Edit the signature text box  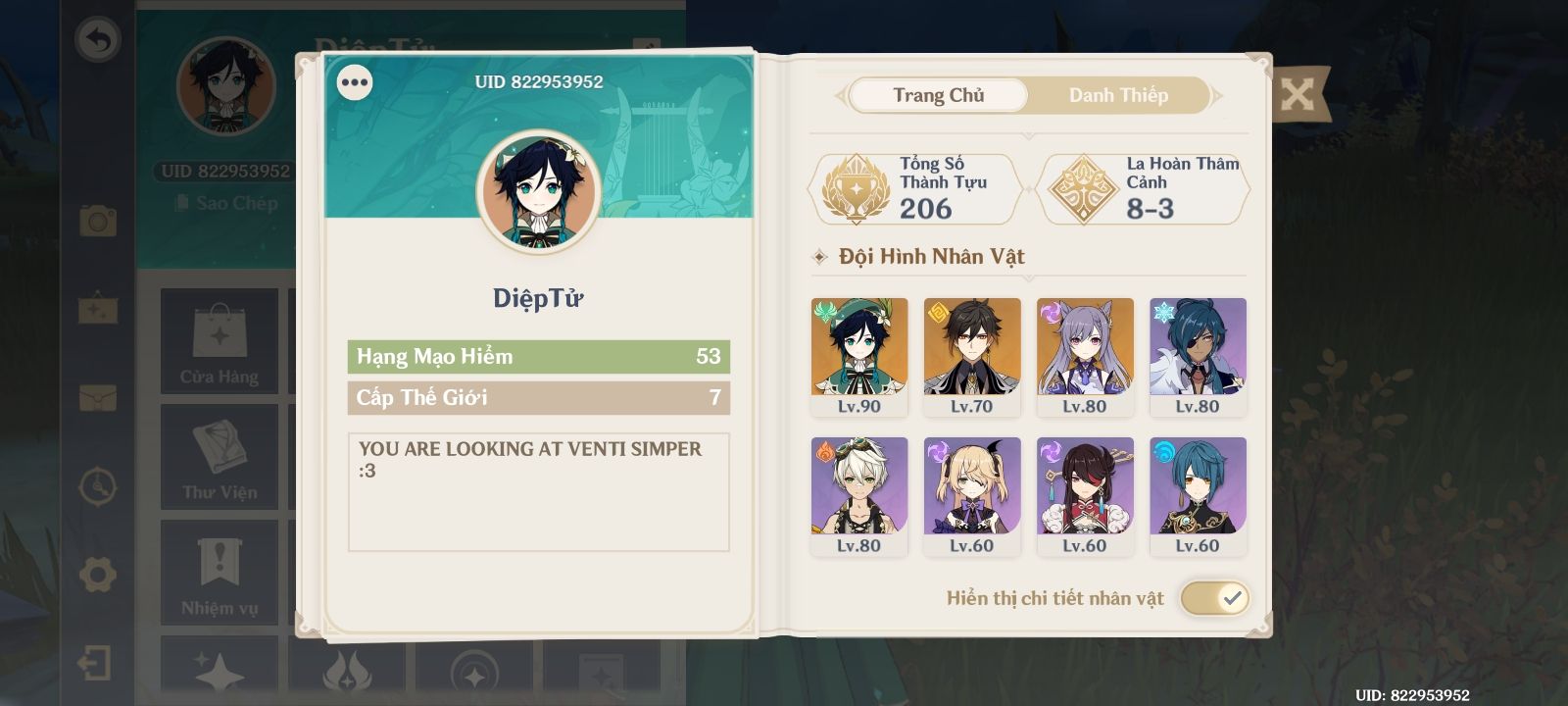tap(538, 491)
